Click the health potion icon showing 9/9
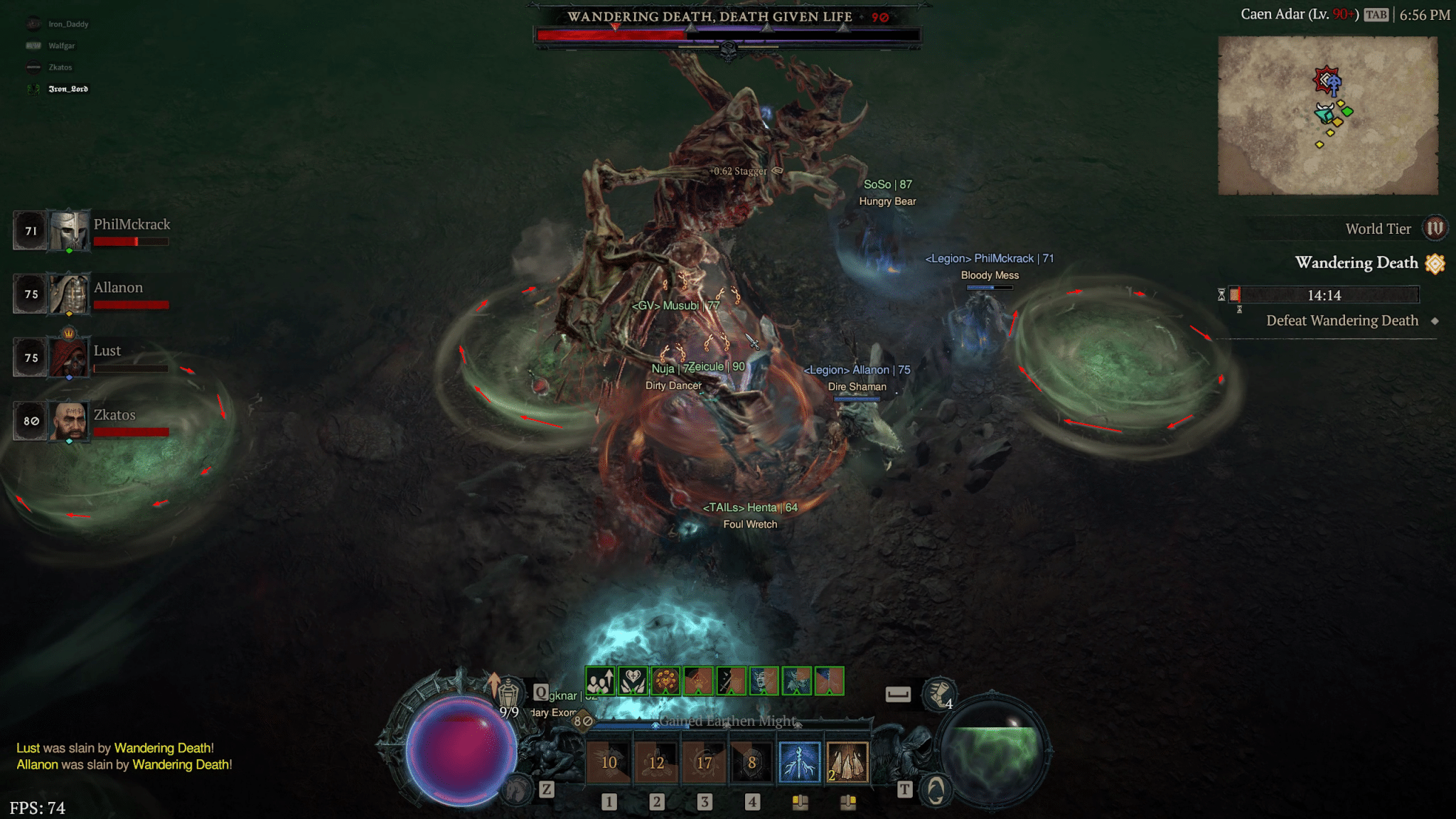 point(508,692)
